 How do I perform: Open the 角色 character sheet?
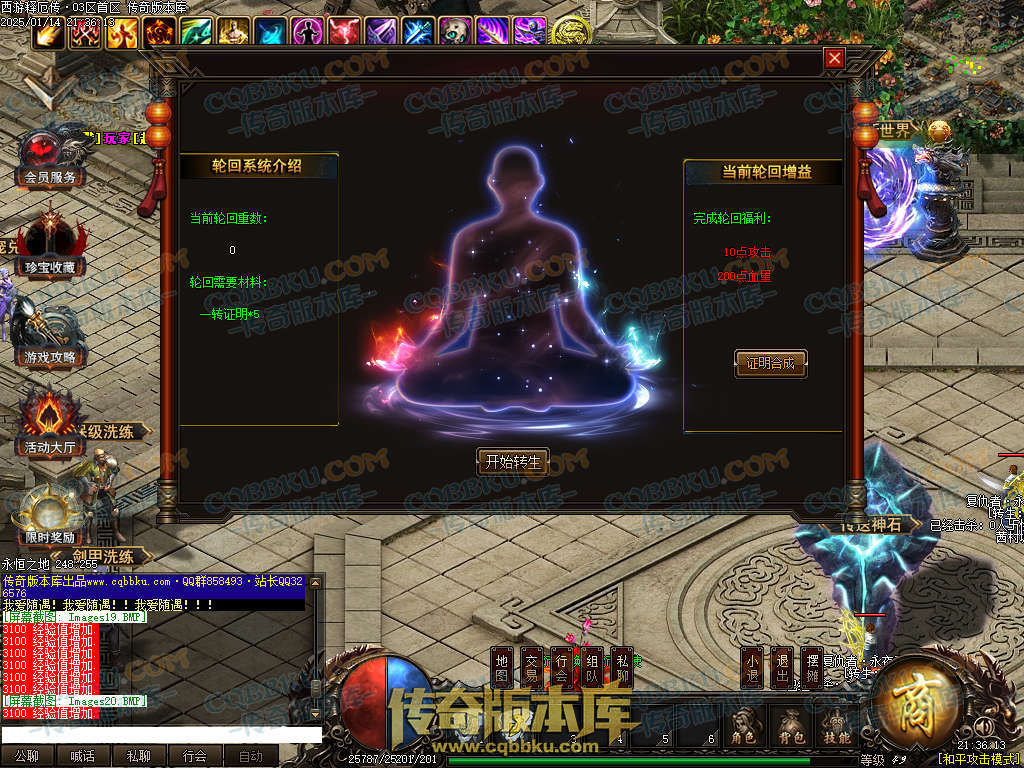pyautogui.click(x=742, y=726)
